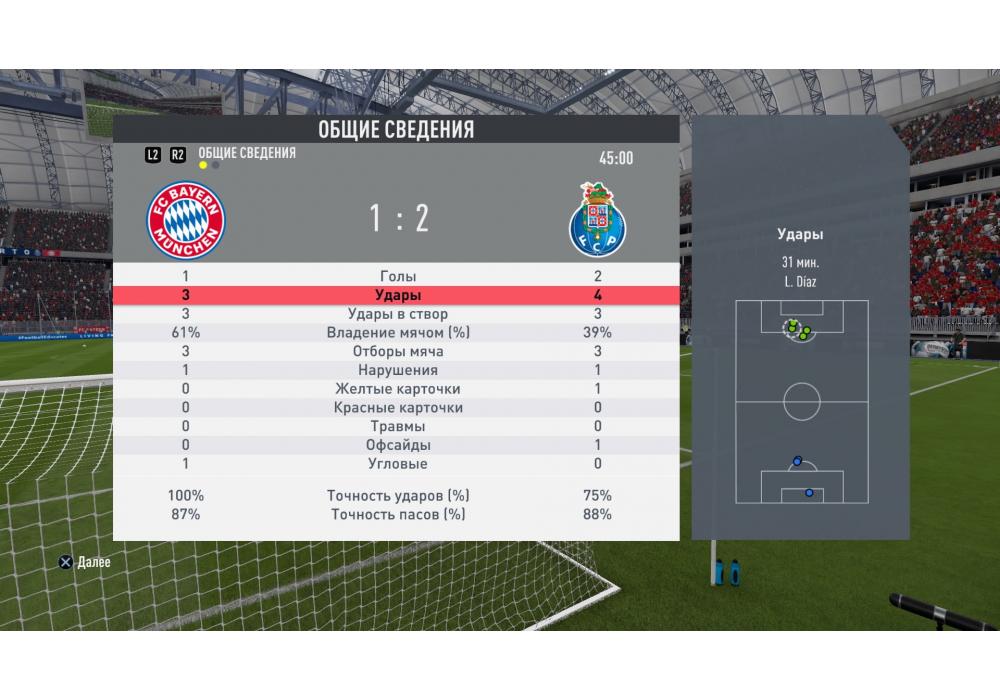Pick the Травмы stats row
Viewport: 1000px width, 700px height.
click(x=397, y=427)
